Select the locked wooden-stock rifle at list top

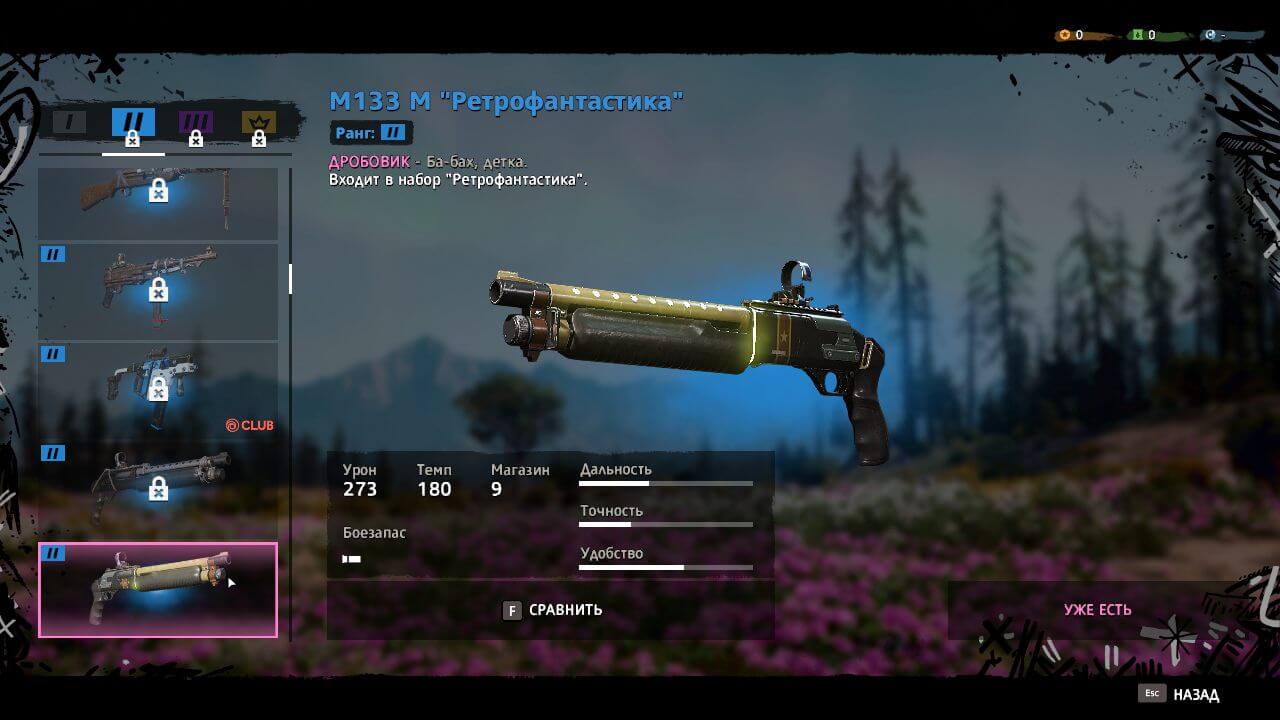(x=158, y=203)
